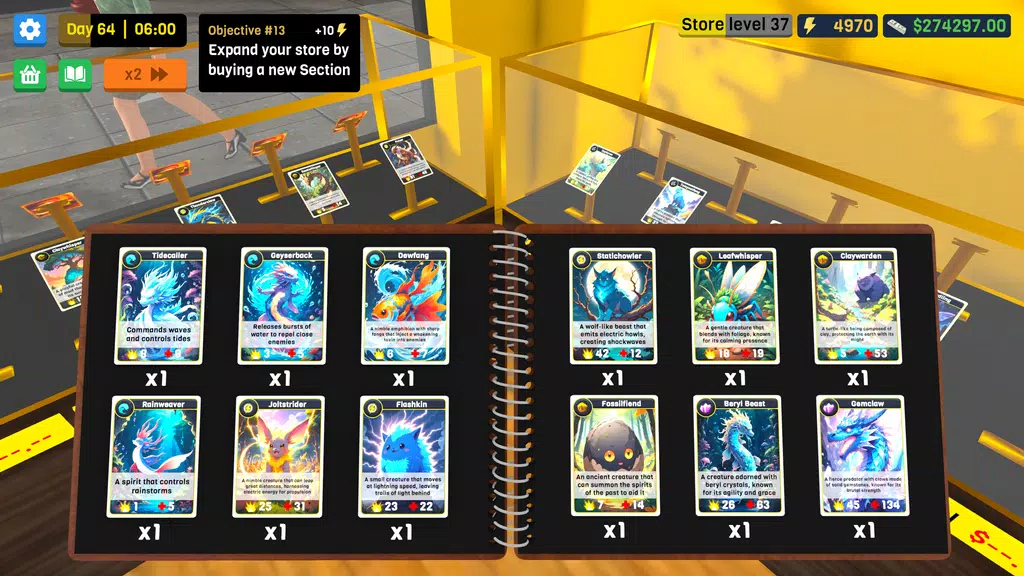Open the settings gear menu
This screenshot has width=1024, height=576.
(30, 29)
